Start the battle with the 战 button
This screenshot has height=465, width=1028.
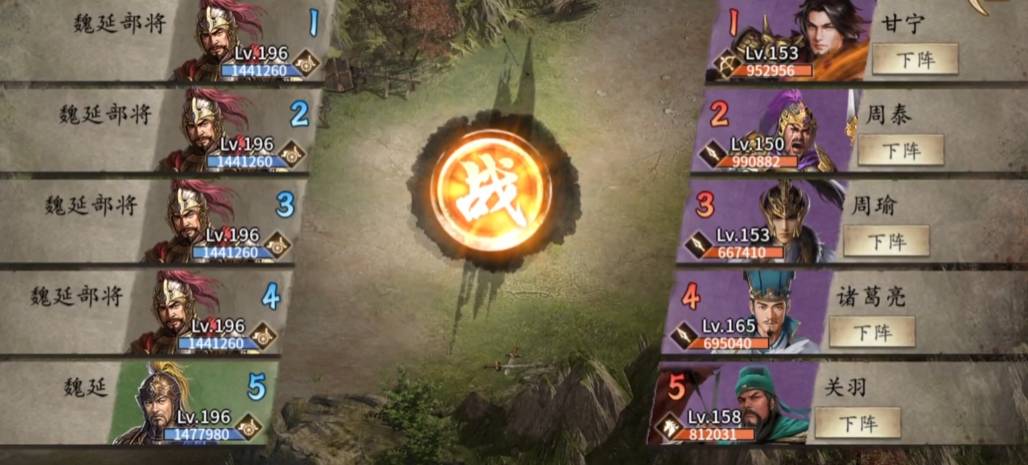tap(491, 191)
